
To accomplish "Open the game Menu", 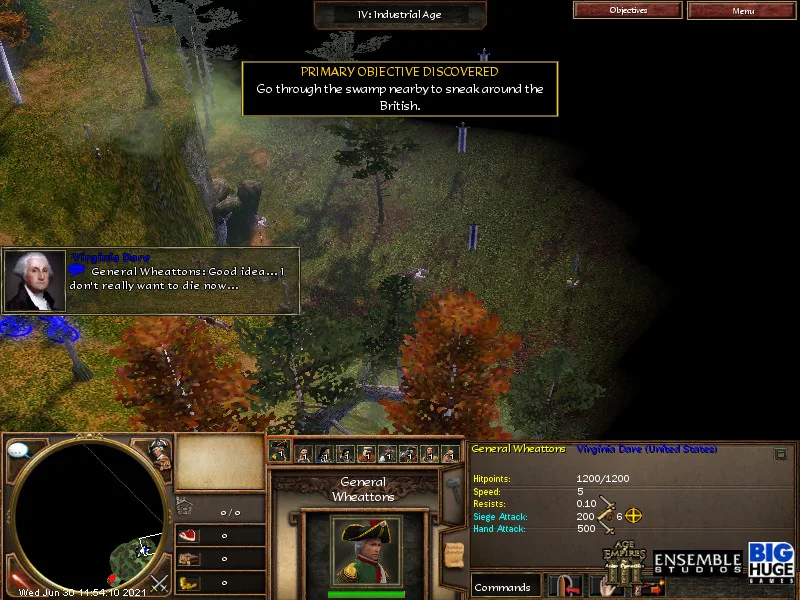I will point(742,11).
